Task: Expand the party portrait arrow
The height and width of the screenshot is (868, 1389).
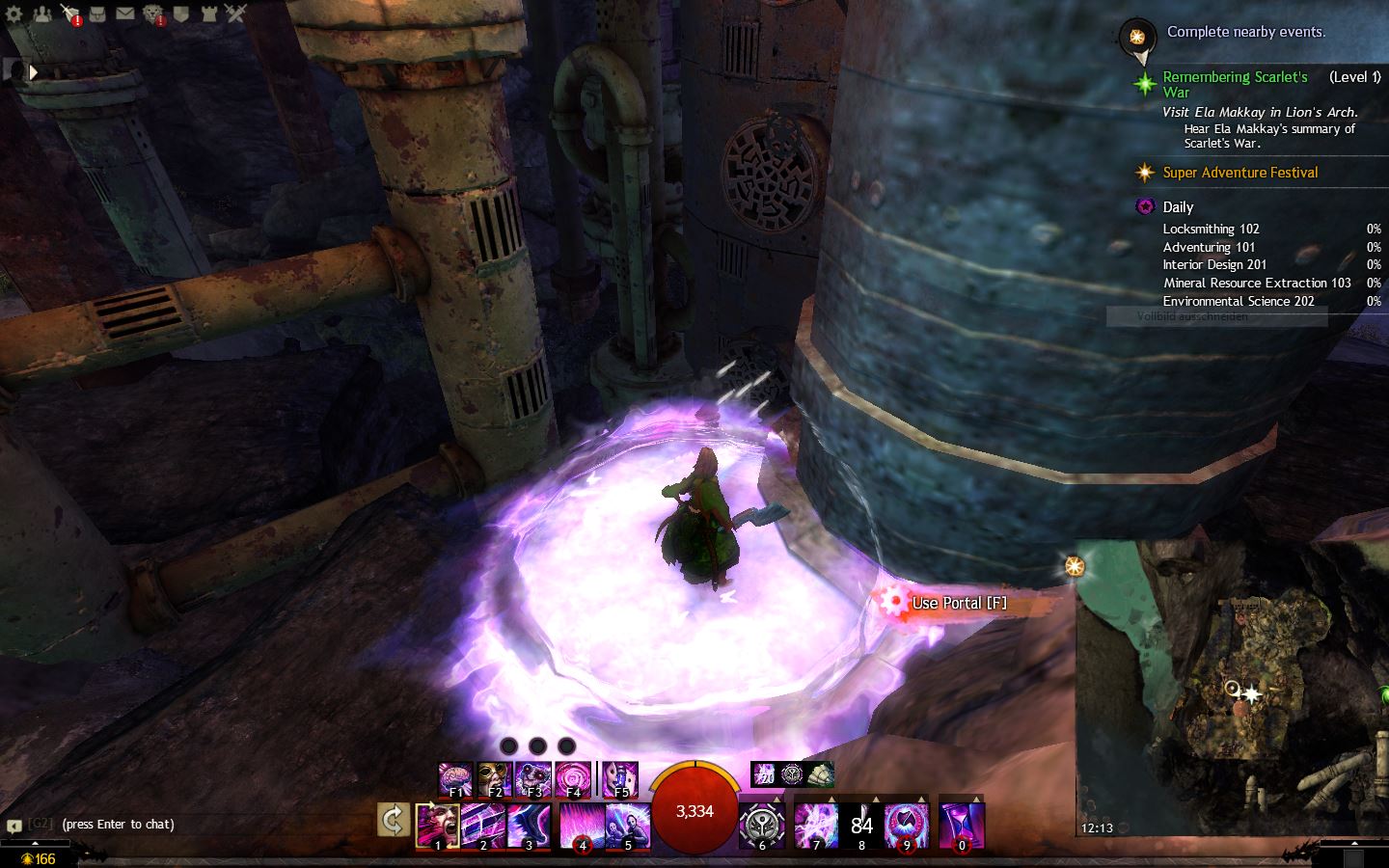Action: (34, 71)
